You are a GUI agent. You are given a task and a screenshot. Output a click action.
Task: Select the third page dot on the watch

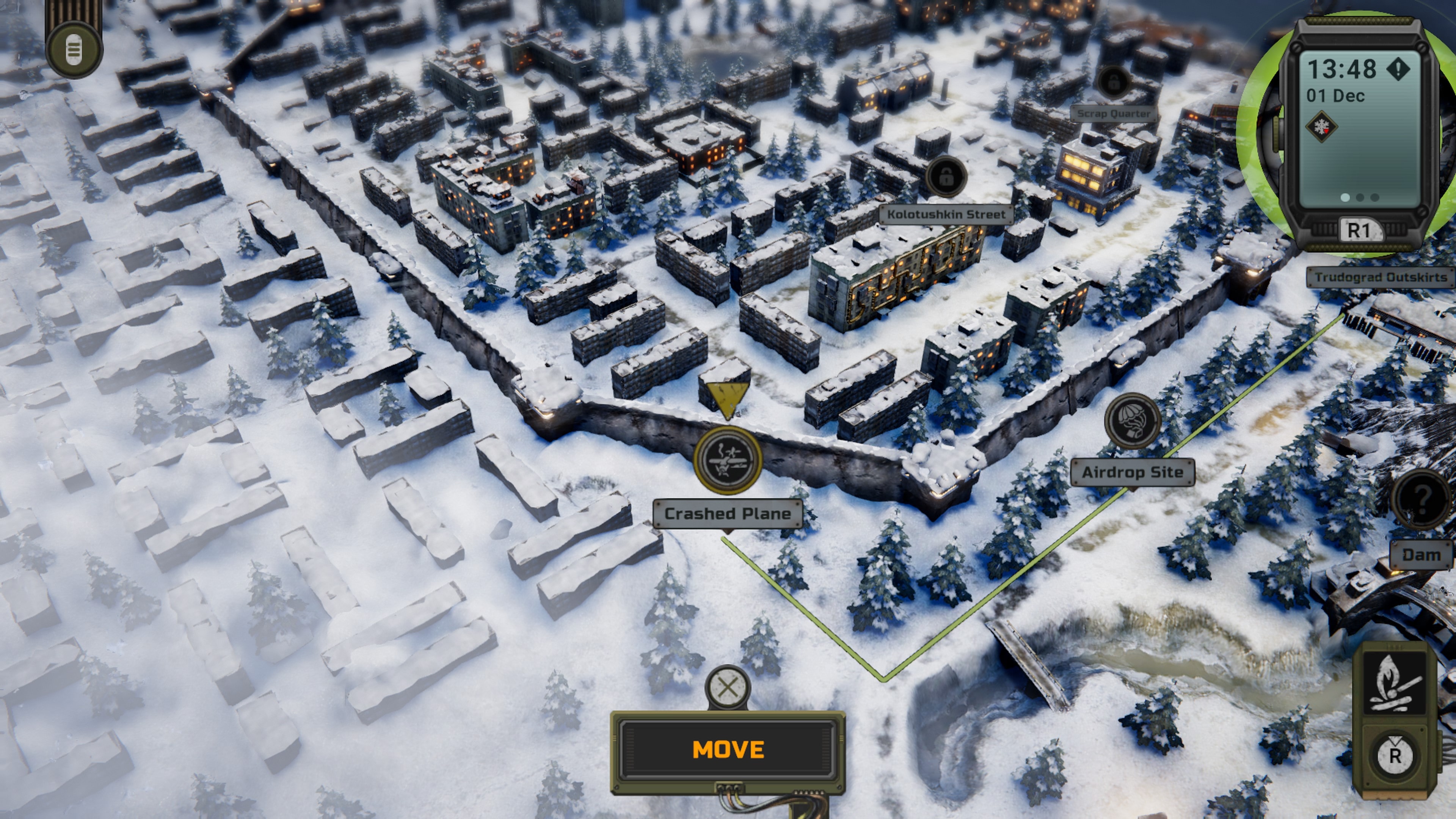[1374, 197]
